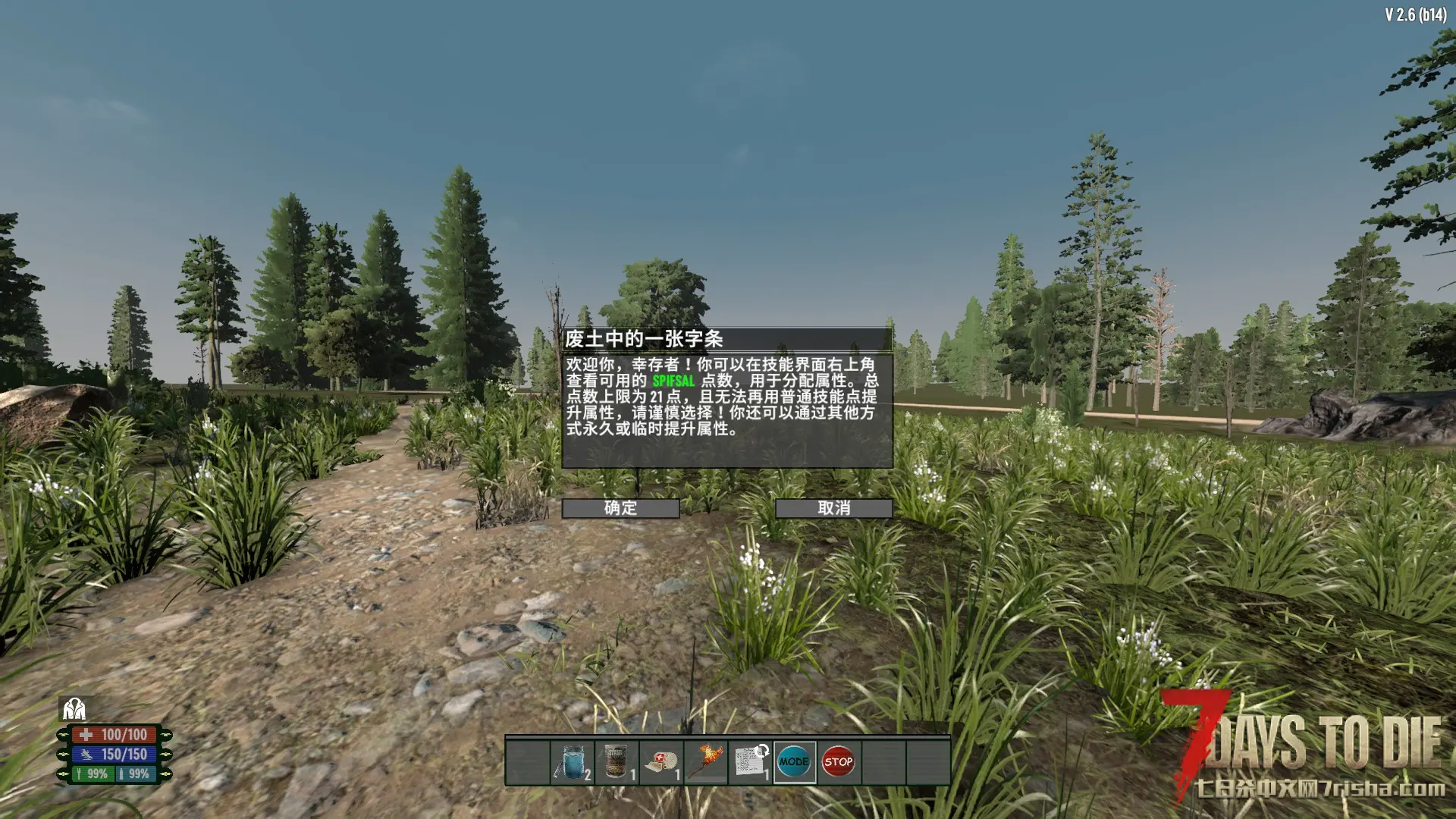
Task: Activate the blue MODE button slot
Action: (x=794, y=762)
